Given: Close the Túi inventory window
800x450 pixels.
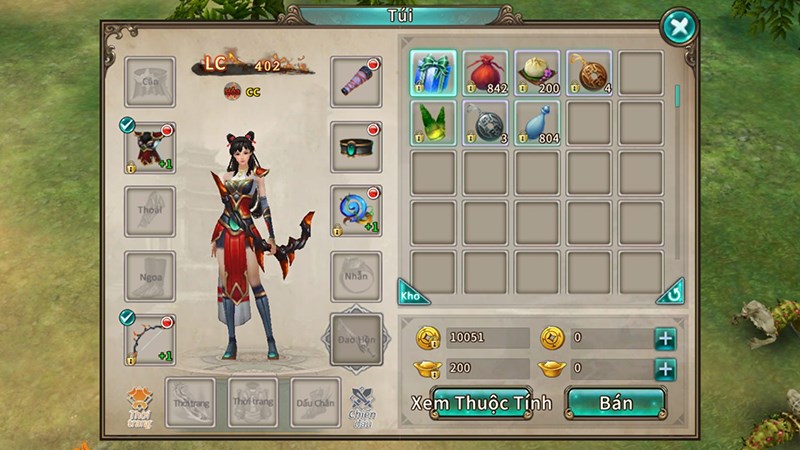Looking at the screenshot, I should click(x=679, y=26).
